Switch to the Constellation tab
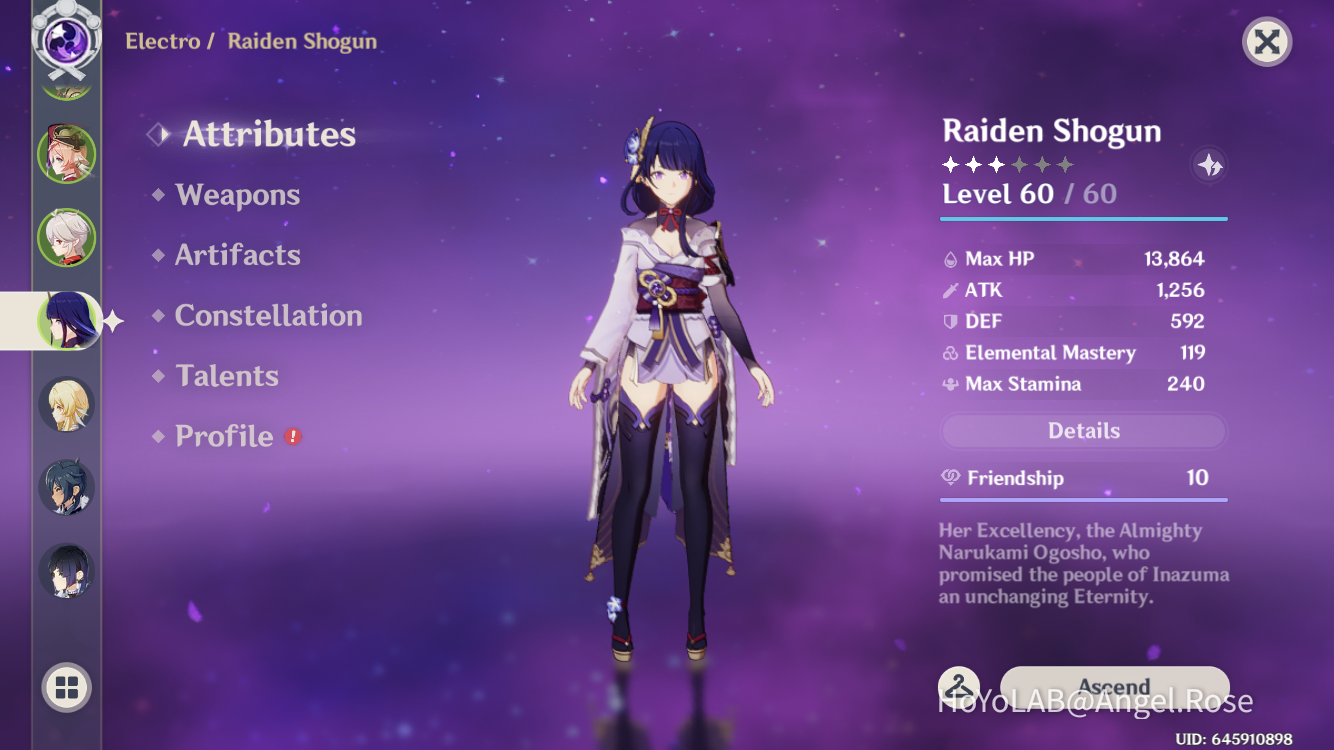1334x750 pixels. (268, 316)
